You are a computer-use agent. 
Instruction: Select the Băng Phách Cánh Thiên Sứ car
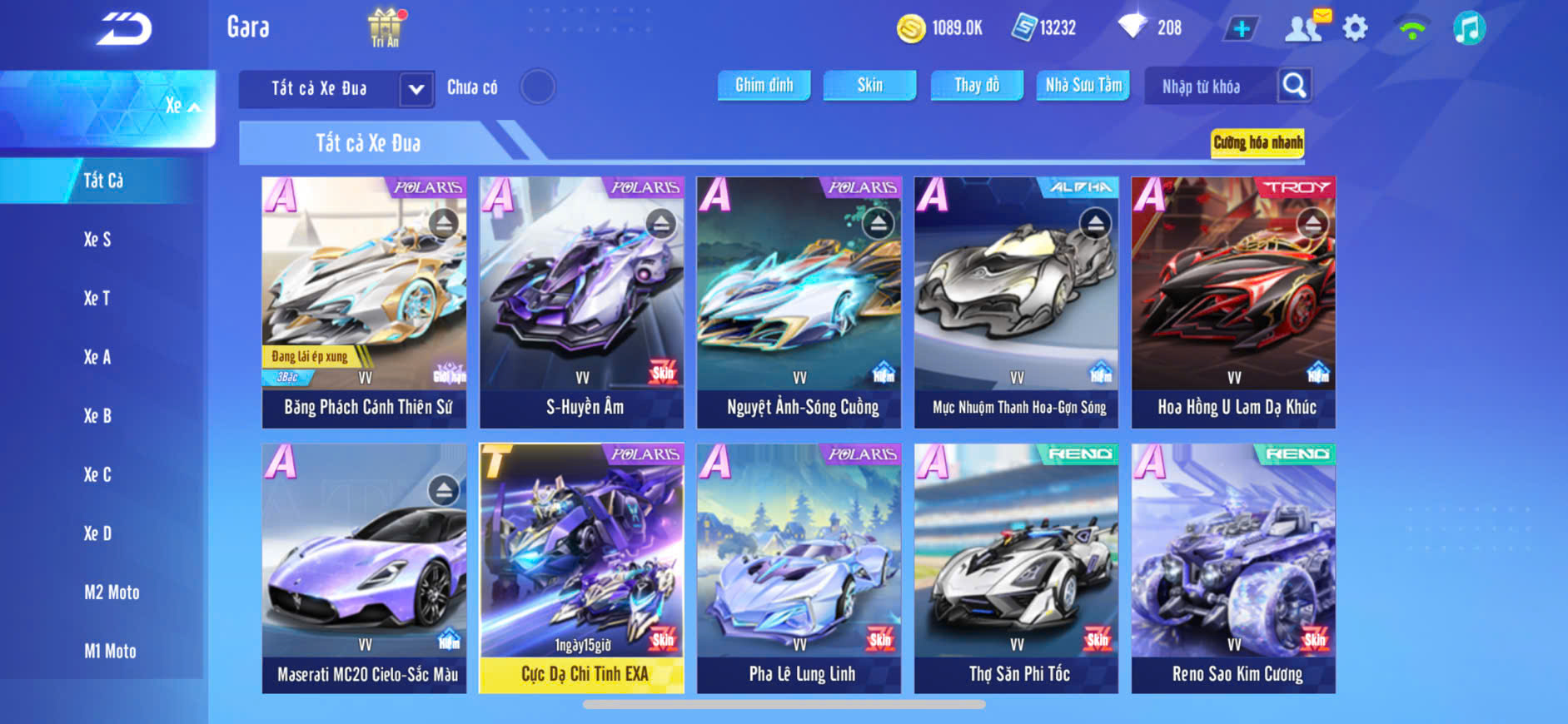[x=365, y=302]
